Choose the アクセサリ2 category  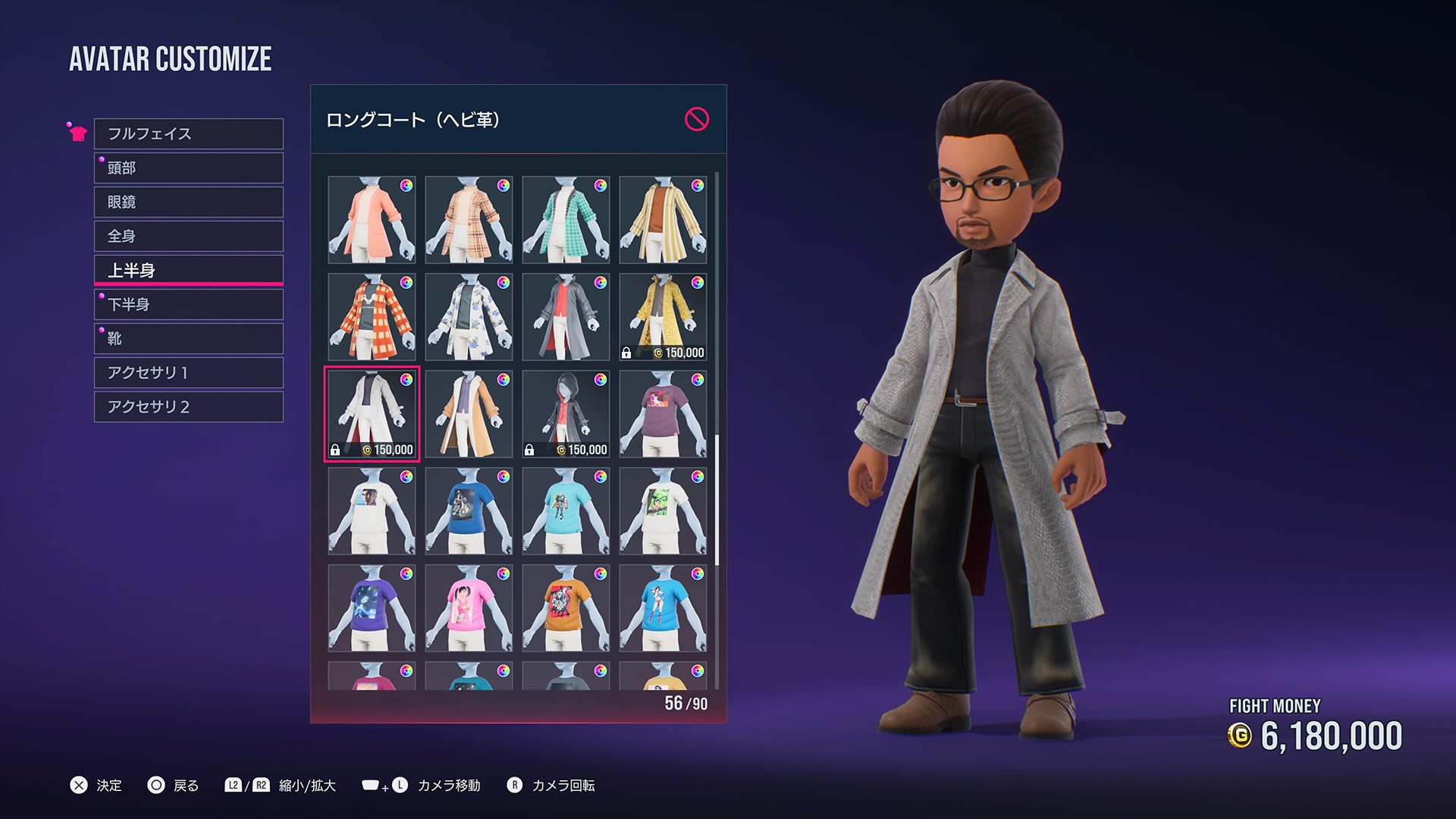click(188, 406)
